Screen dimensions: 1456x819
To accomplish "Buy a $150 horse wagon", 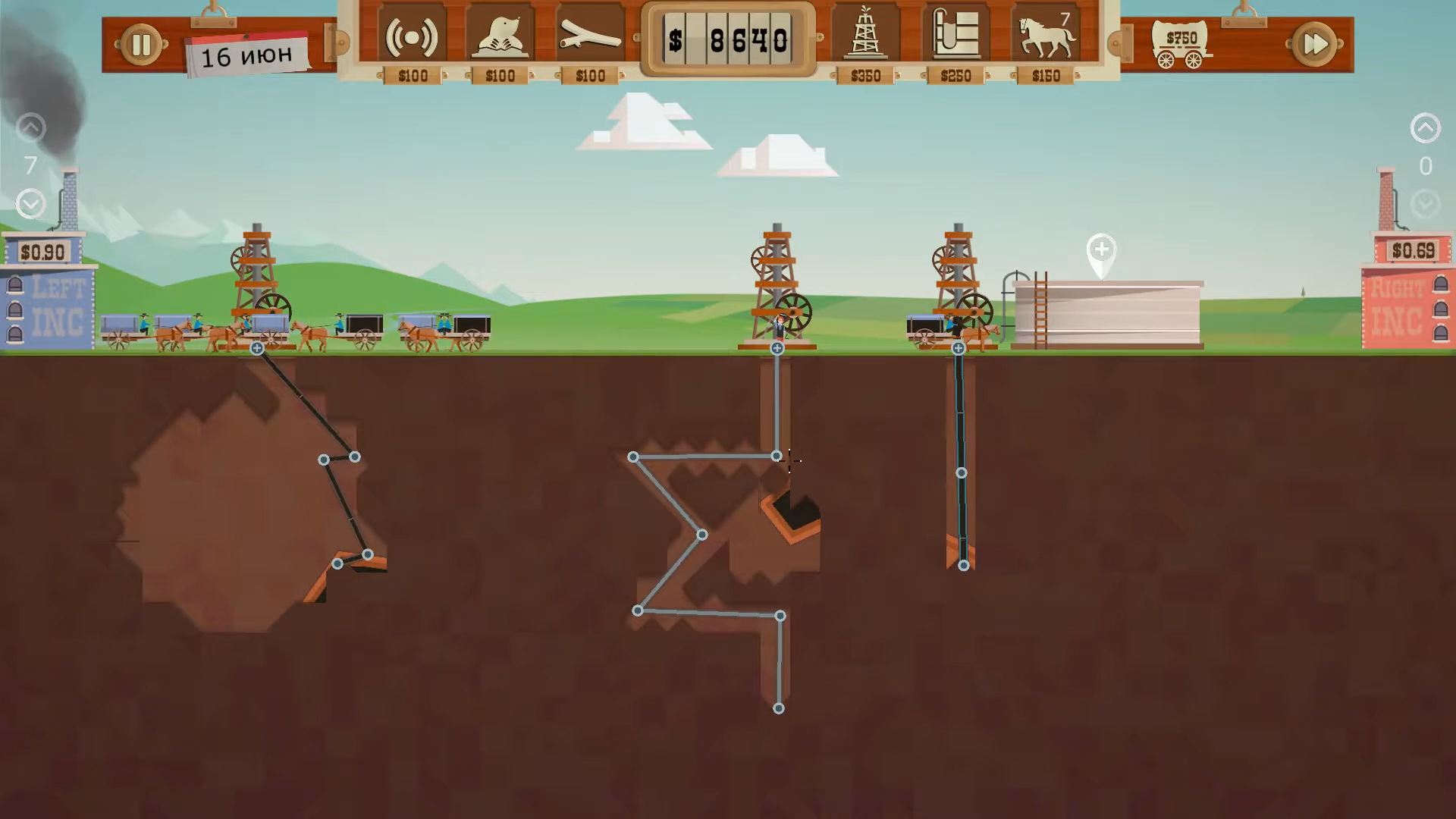I will pos(1046,36).
